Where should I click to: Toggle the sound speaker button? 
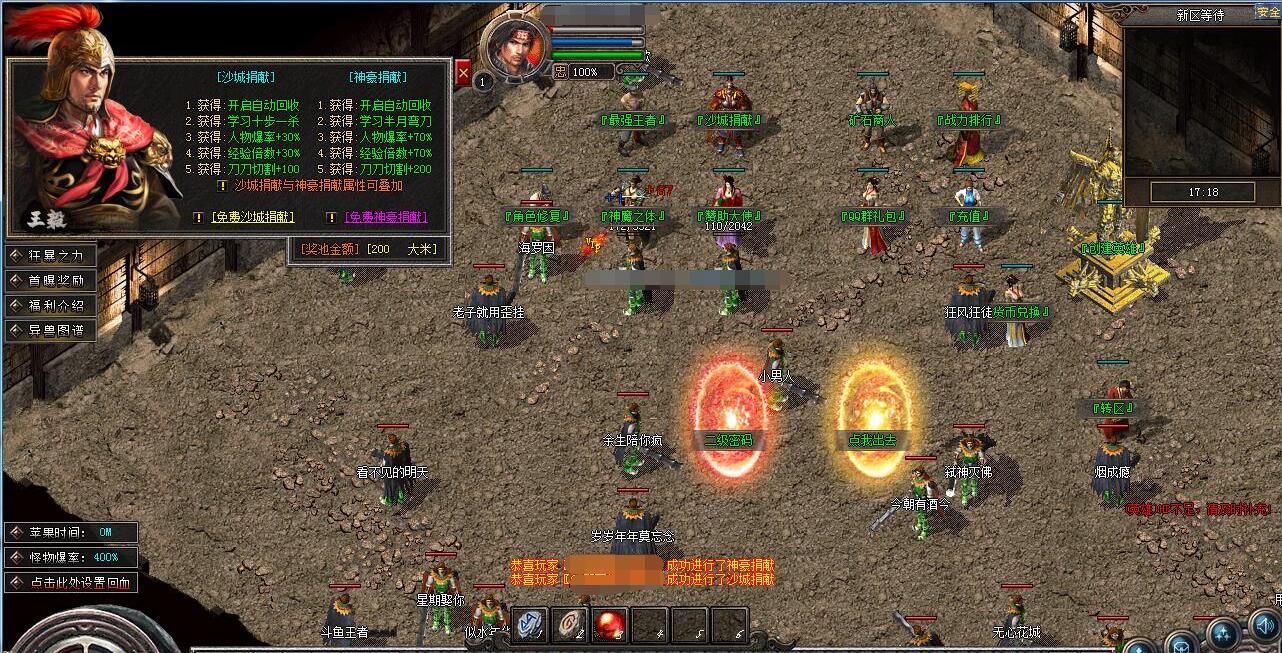1265,628
